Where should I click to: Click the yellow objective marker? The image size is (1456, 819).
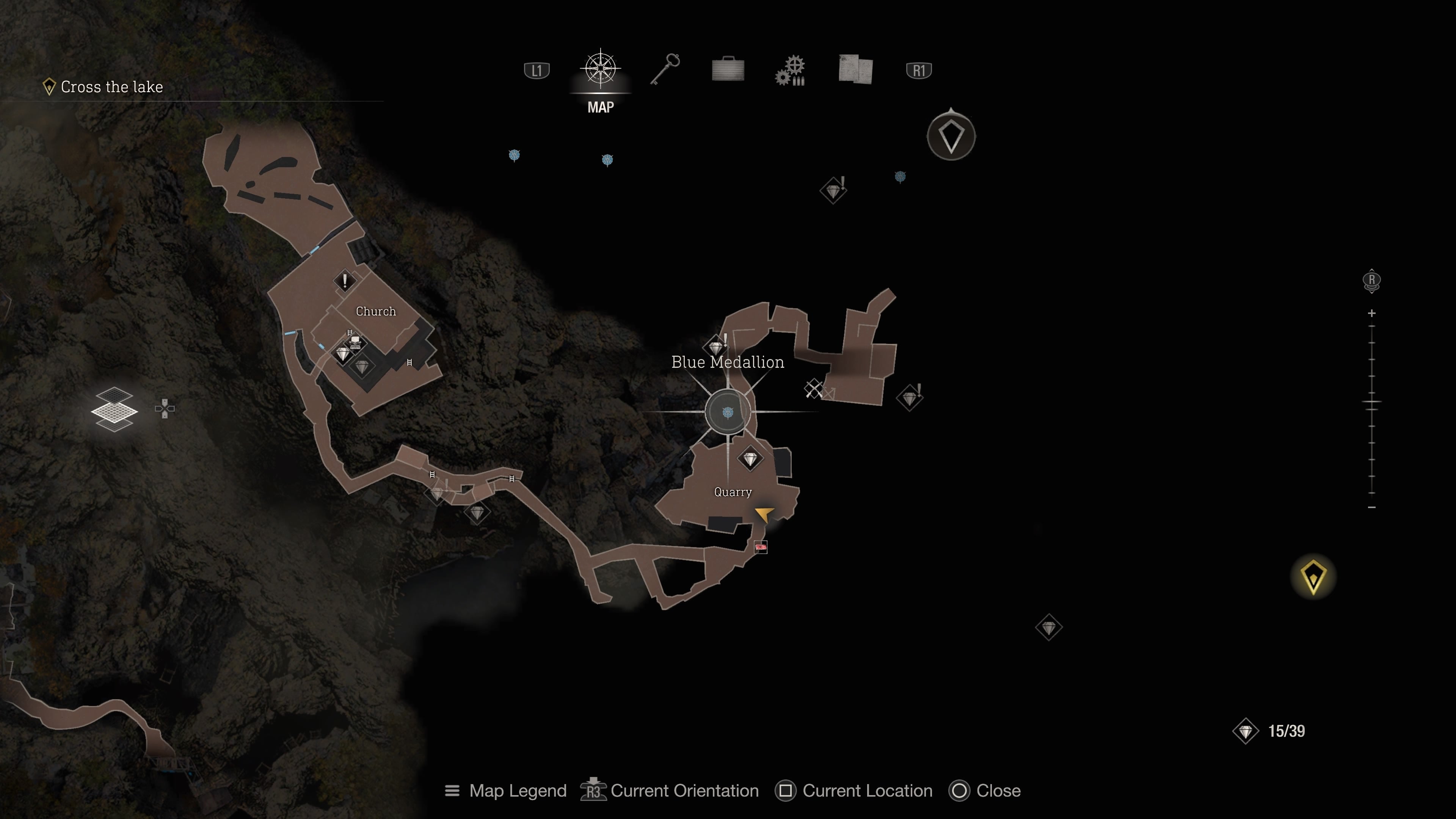[1313, 577]
